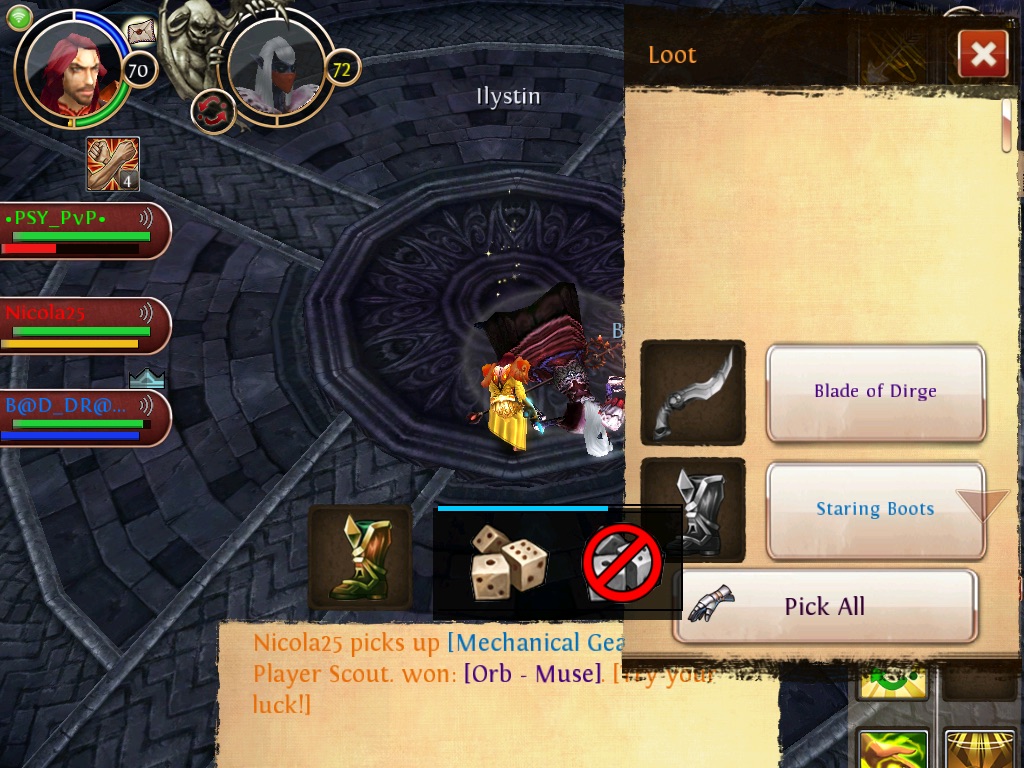Viewport: 1024px width, 768px height.
Task: Choose the B@D_DR@ party frame
Action: (84, 417)
